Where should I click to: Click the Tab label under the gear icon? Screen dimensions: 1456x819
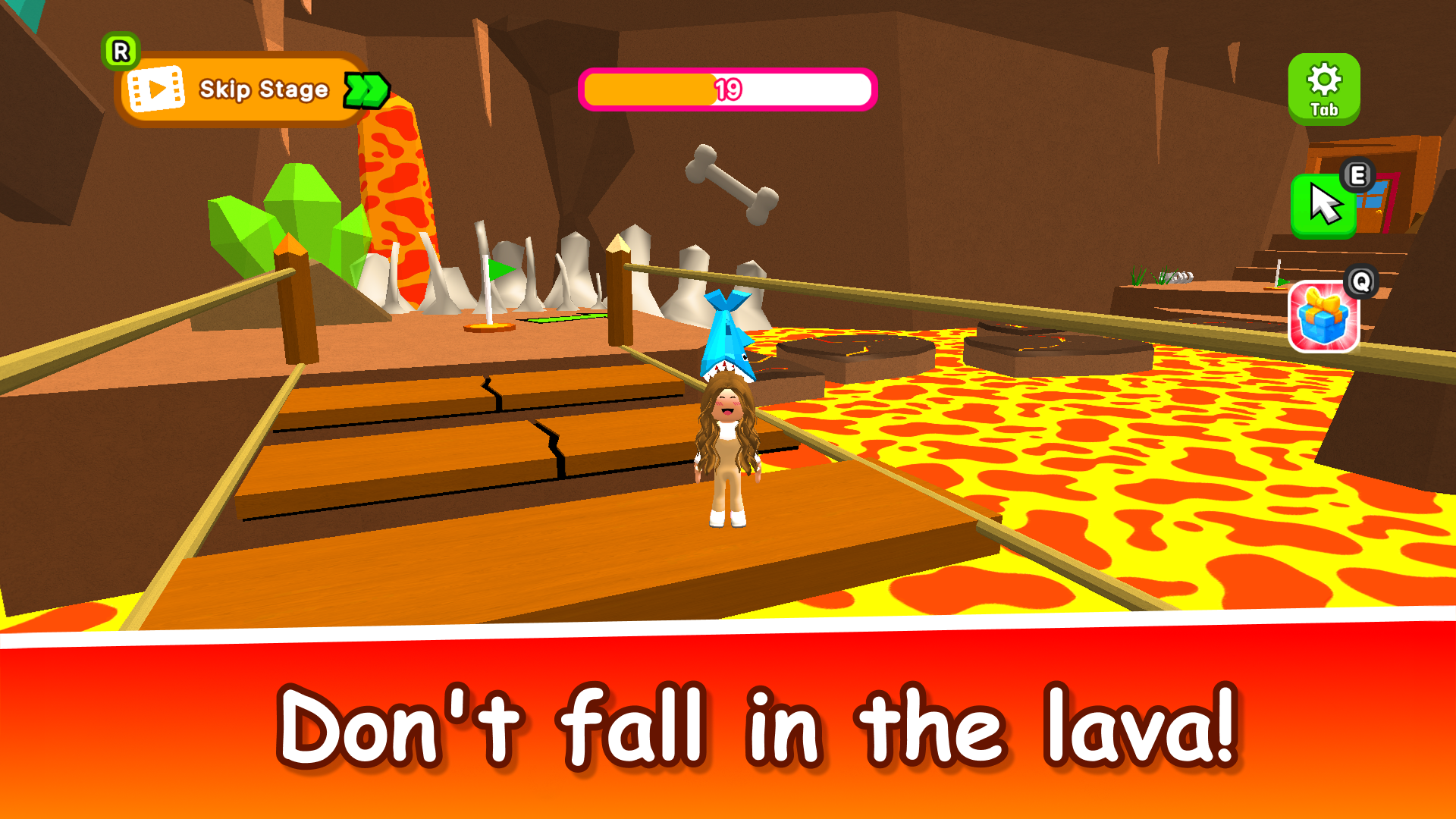[1324, 111]
